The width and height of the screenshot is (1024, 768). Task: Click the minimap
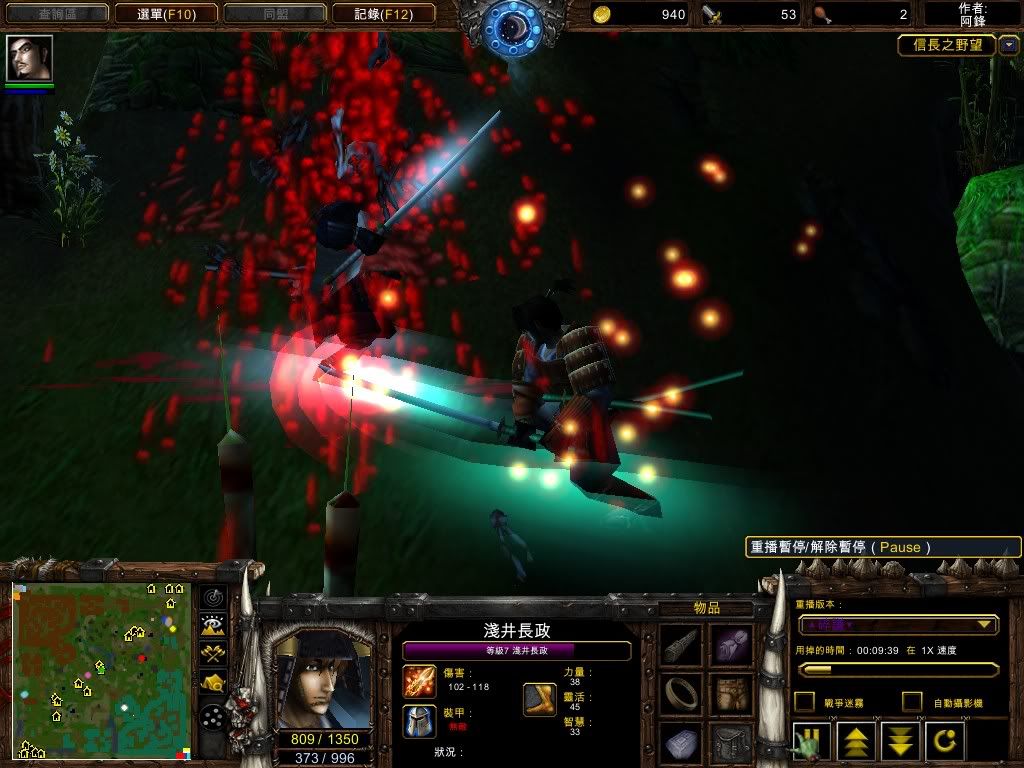100,670
